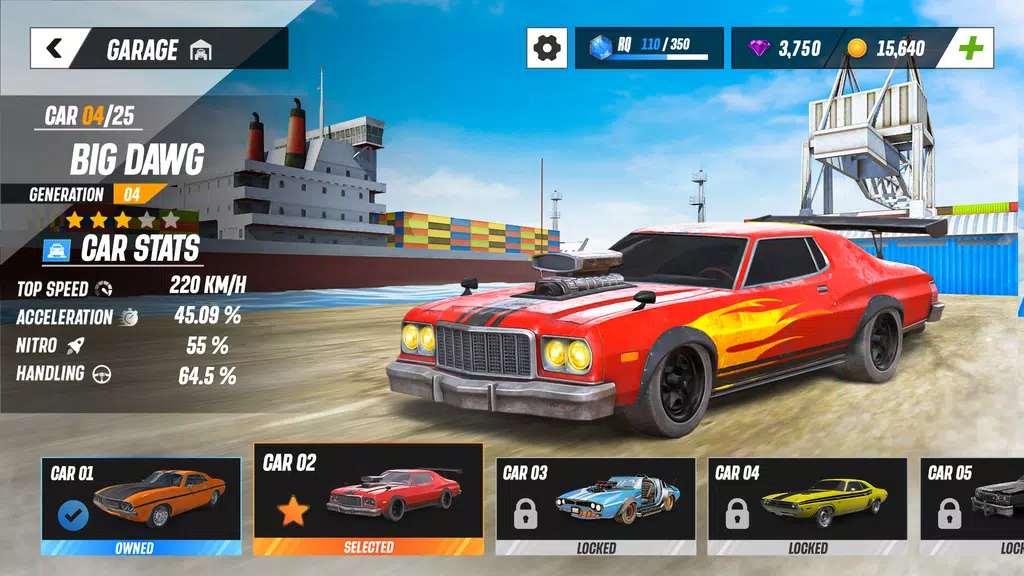
Task: Tap the gold coin balance
Action: pos(886,48)
